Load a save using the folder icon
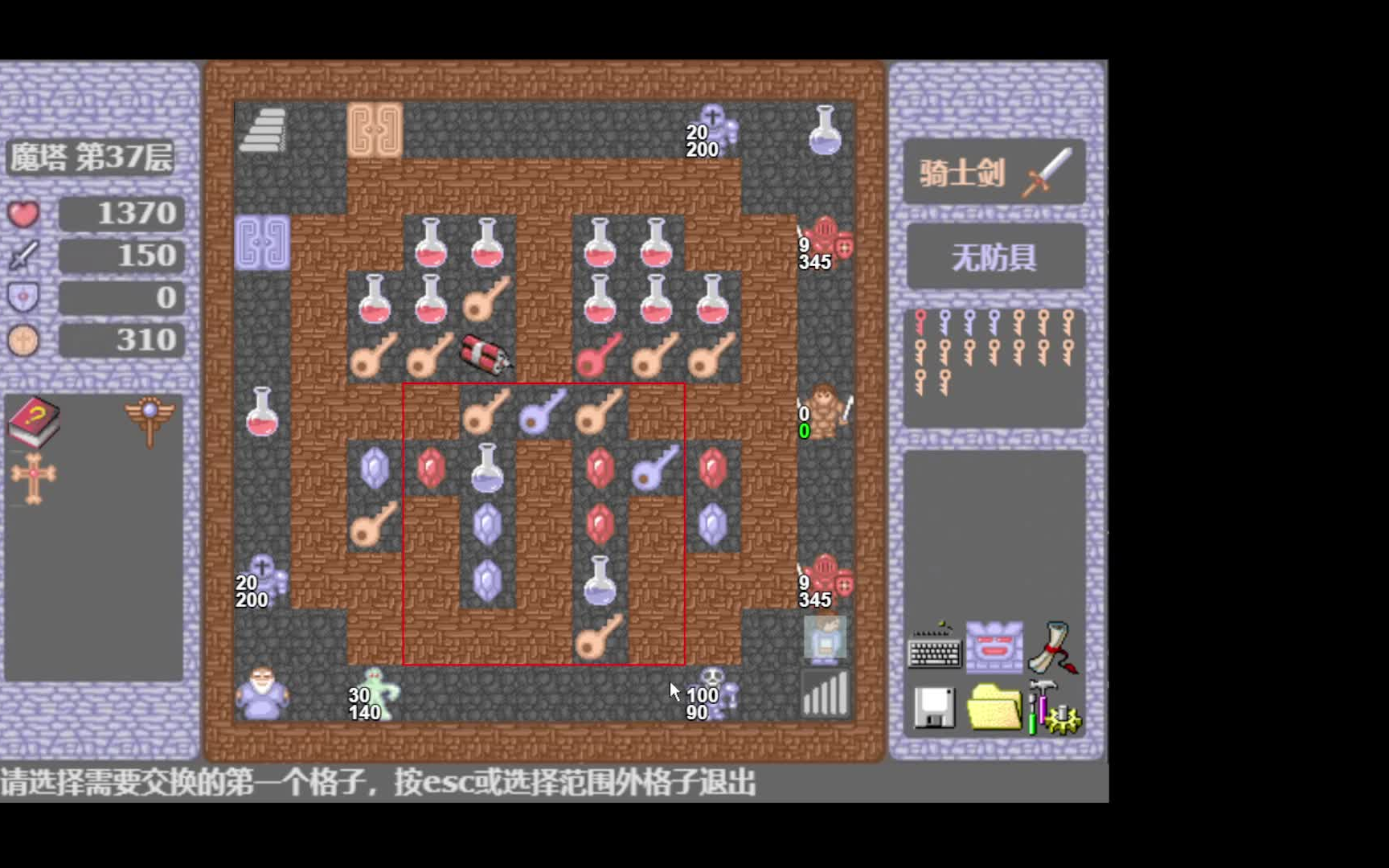Screen dimensions: 1389x868 (x=994, y=707)
